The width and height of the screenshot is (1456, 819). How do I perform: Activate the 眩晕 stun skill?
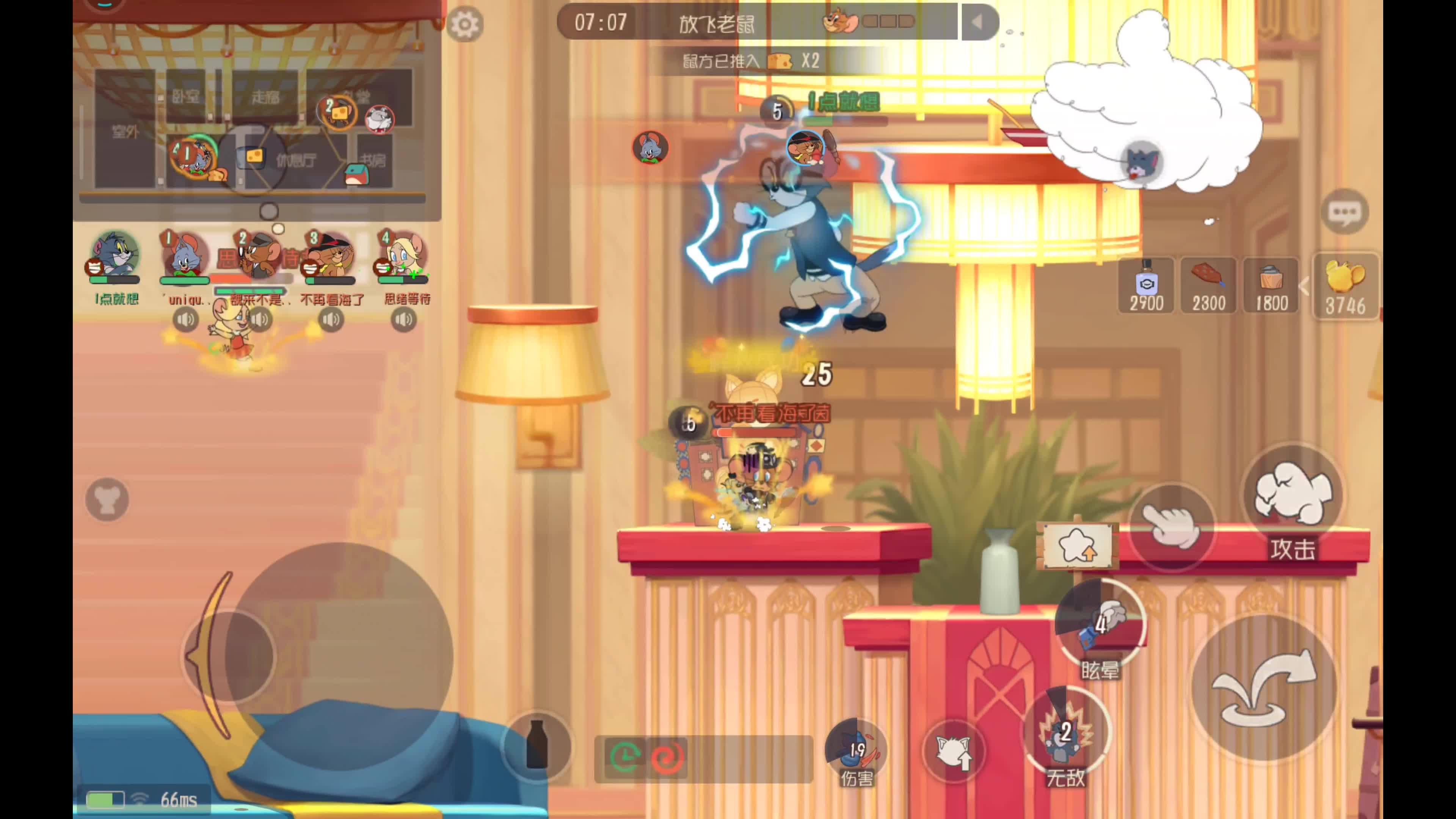click(1099, 624)
